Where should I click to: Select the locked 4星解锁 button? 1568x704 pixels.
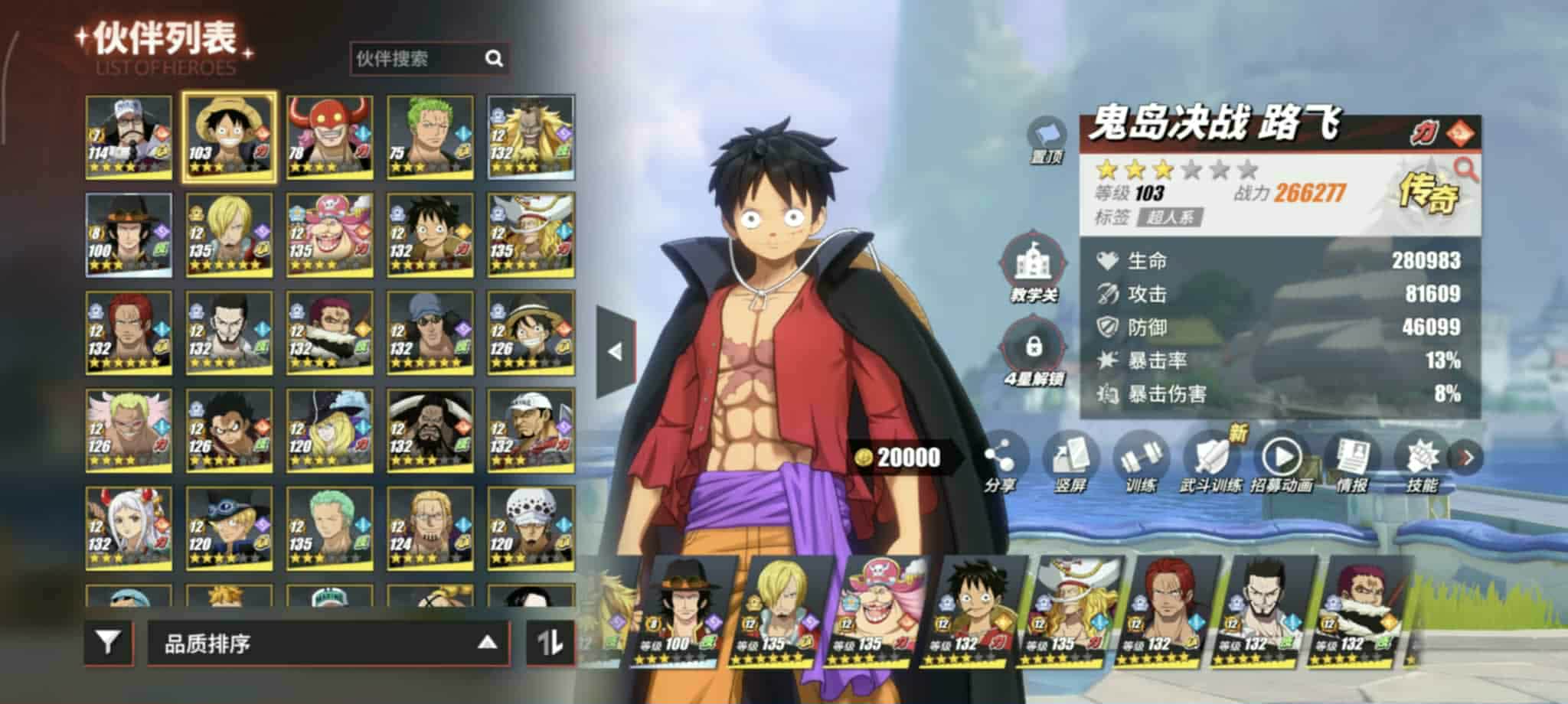click(1034, 352)
